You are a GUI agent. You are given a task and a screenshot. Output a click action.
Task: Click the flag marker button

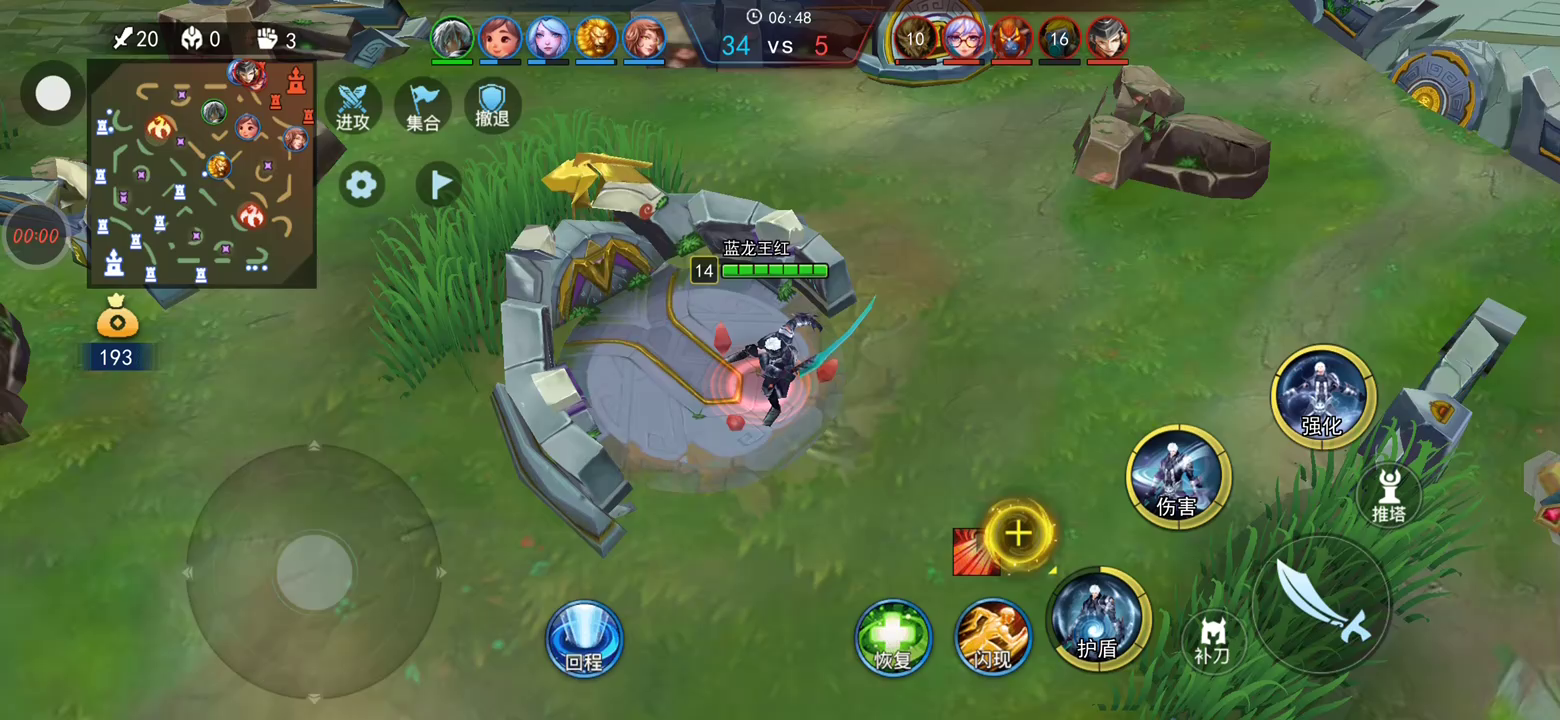click(x=438, y=184)
